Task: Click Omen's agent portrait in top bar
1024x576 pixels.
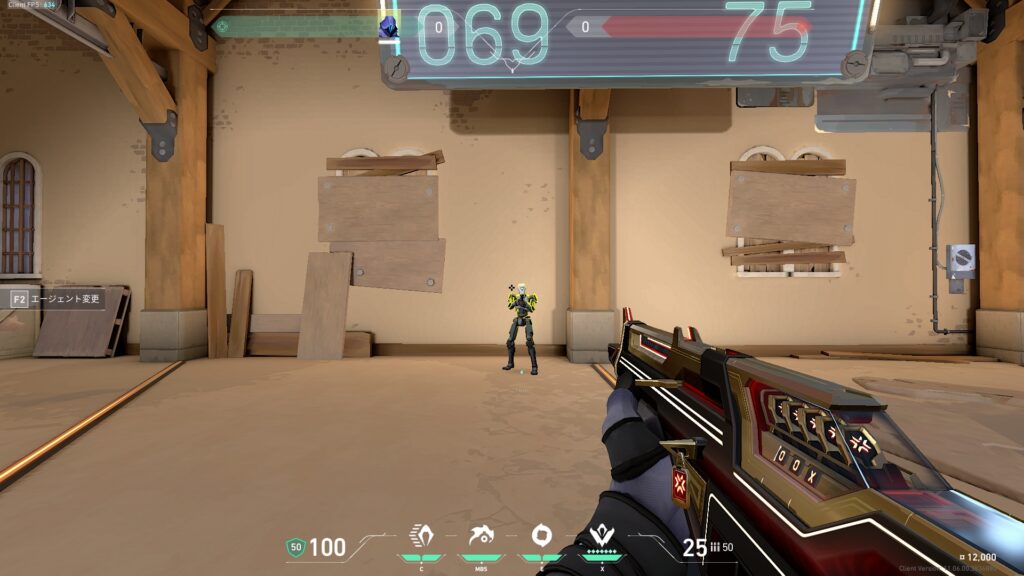Action: [388, 27]
